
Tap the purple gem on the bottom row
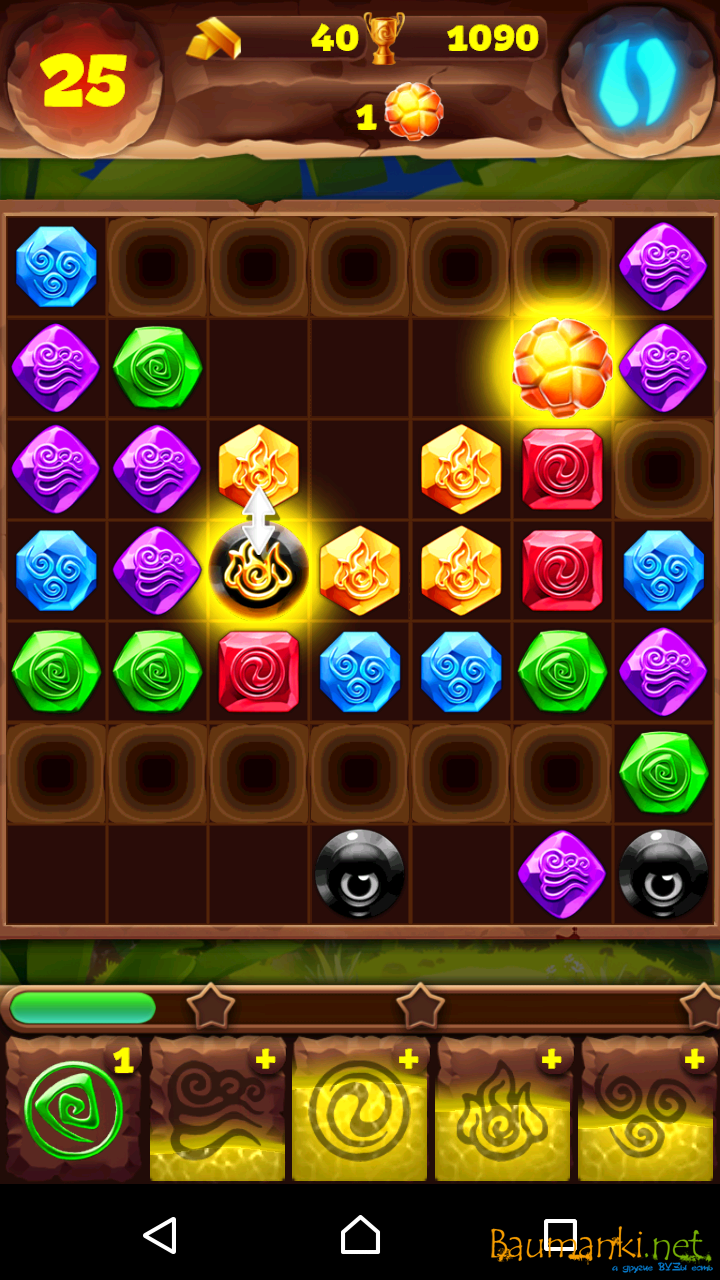562,873
